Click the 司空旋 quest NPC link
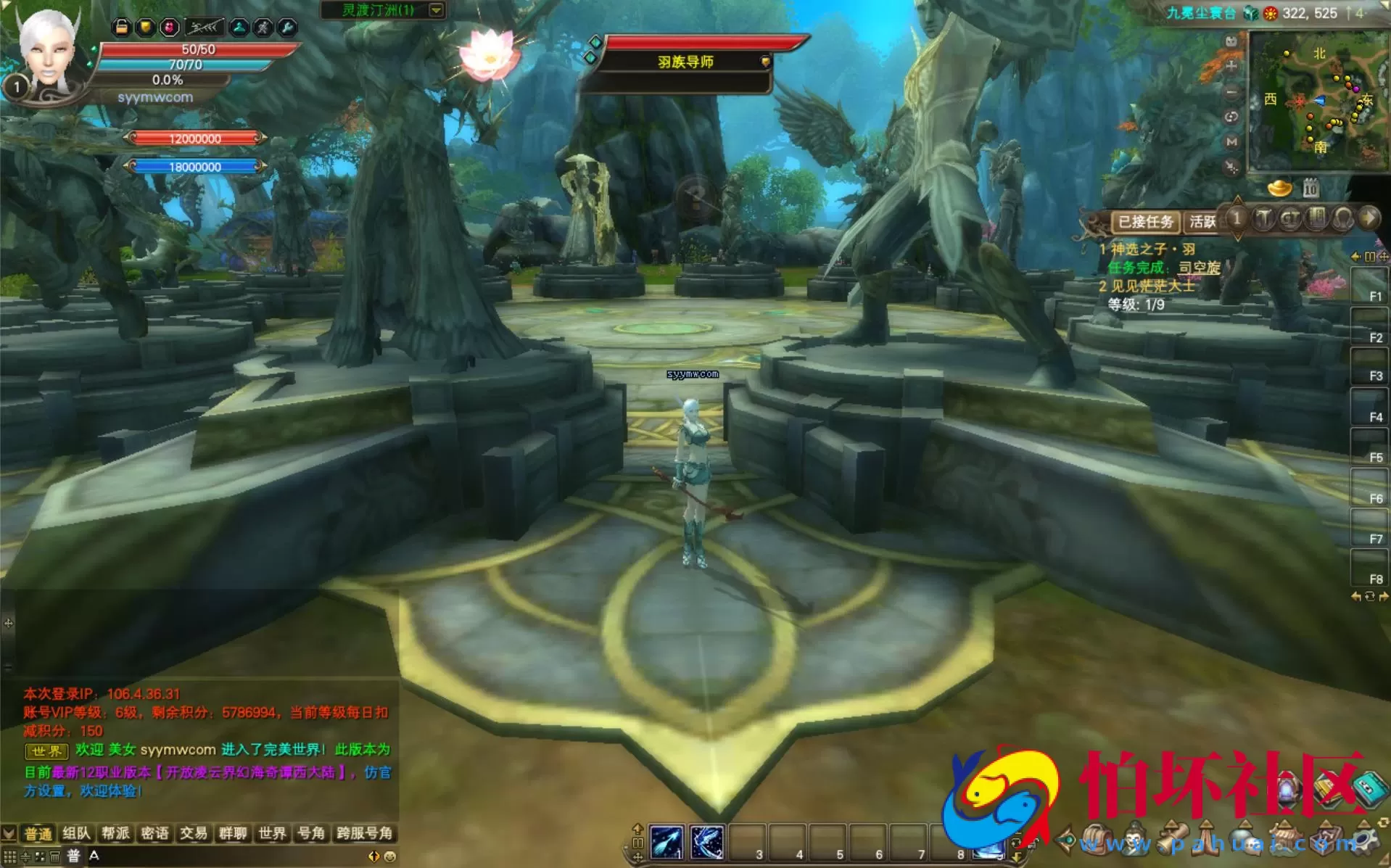1391x868 pixels. coord(1199,268)
